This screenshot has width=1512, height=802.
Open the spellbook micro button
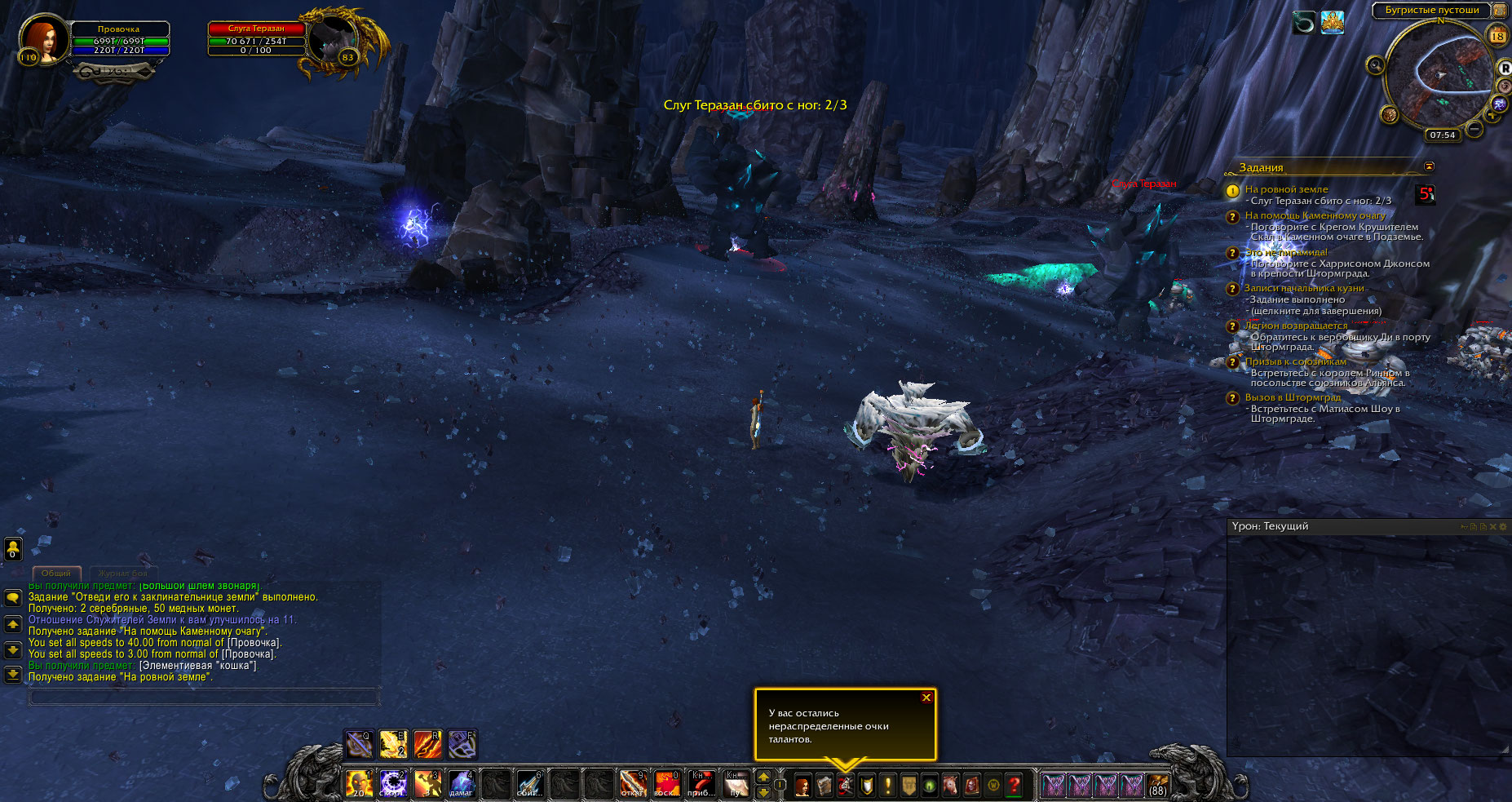point(824,786)
